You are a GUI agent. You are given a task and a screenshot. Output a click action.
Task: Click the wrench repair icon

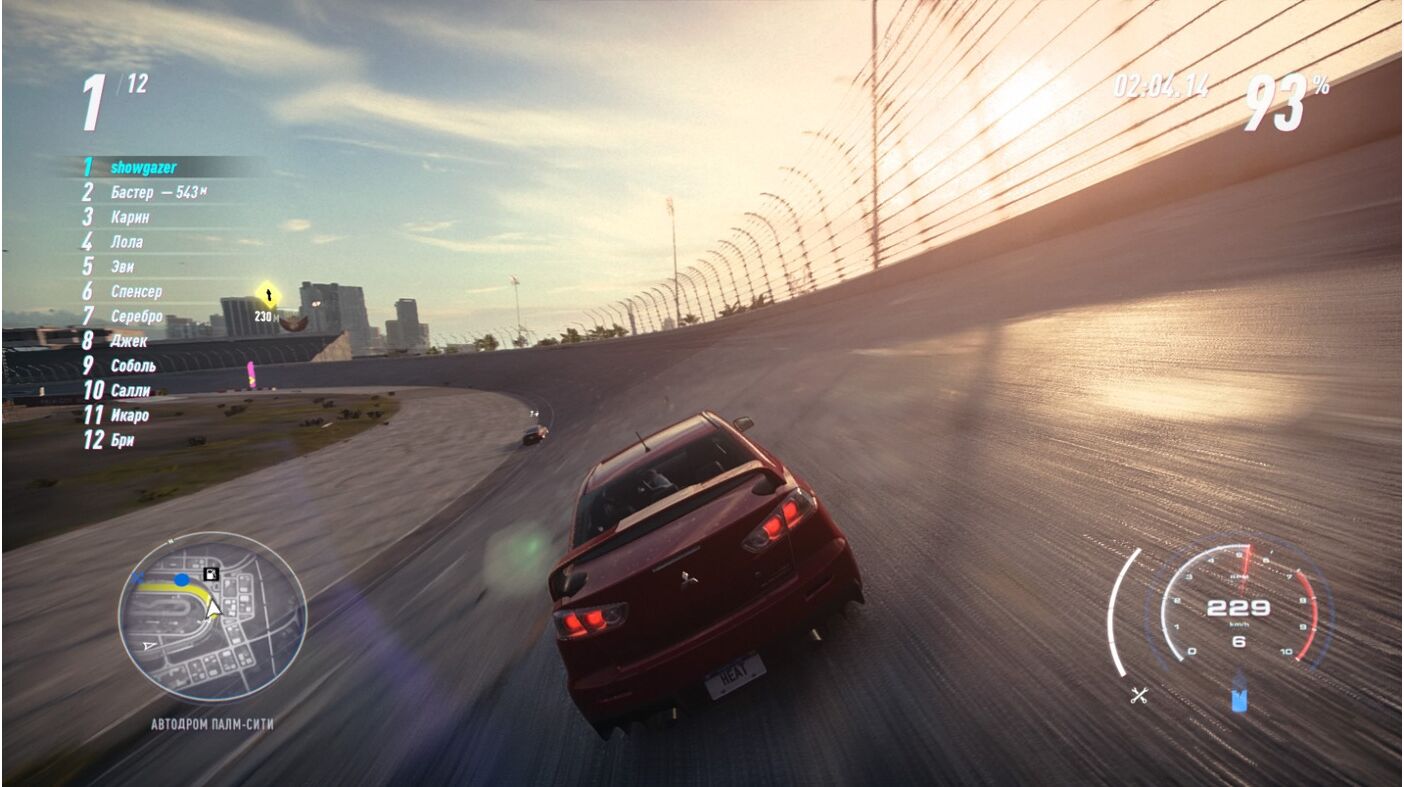[1138, 696]
